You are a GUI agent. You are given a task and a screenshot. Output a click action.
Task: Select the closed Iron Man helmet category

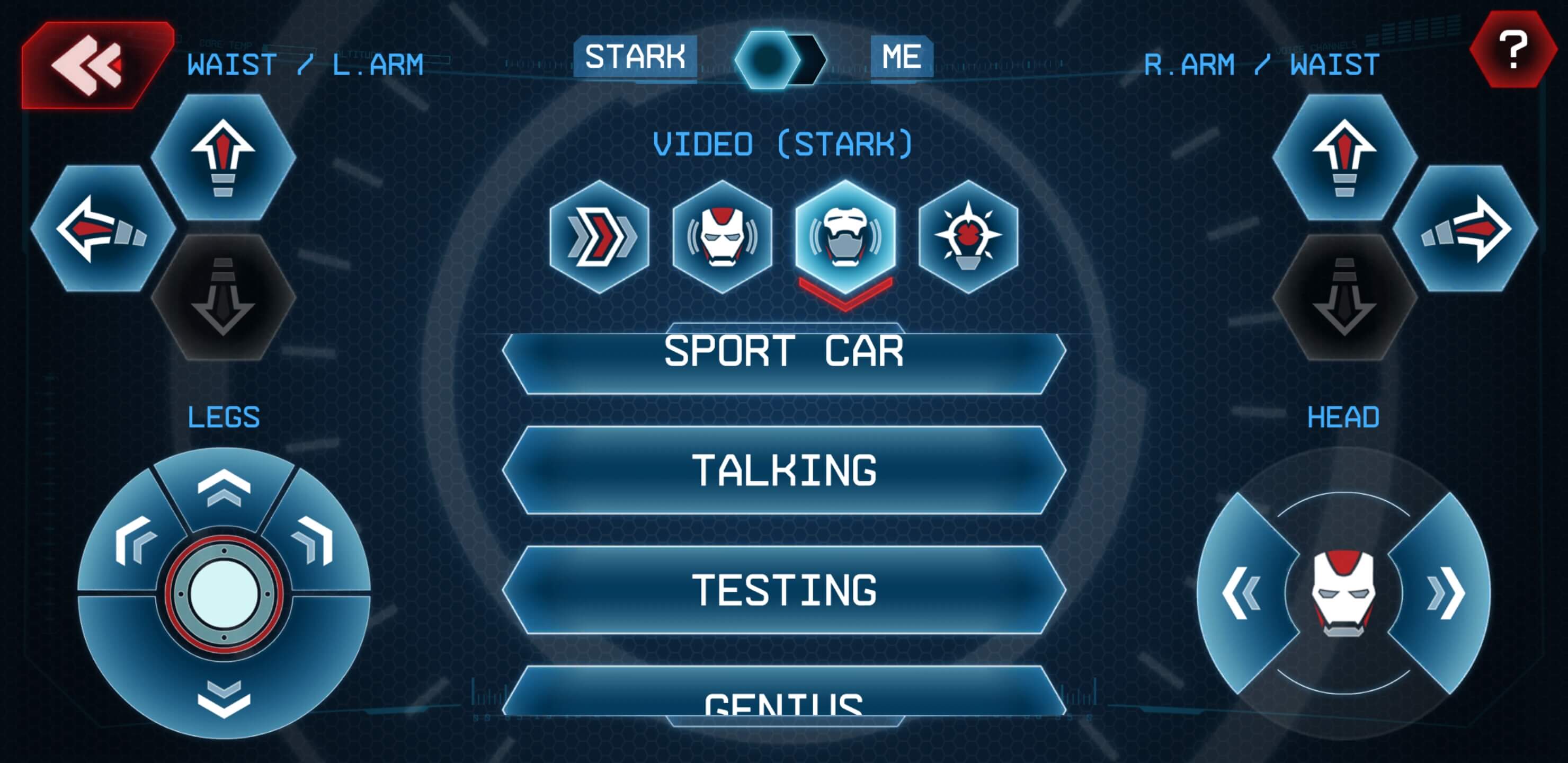tap(723, 236)
